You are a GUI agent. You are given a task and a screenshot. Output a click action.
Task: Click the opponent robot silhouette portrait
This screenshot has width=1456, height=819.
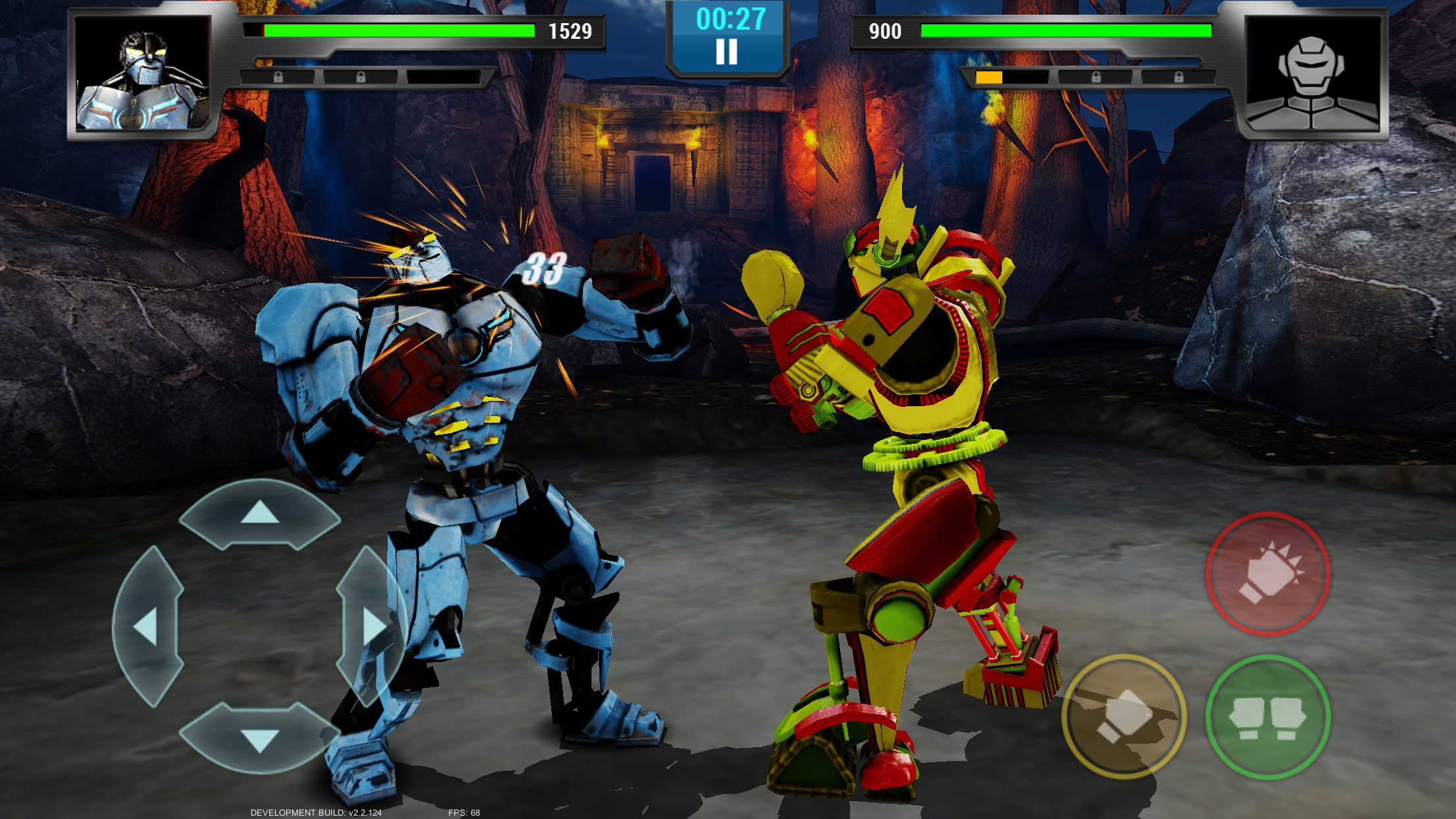click(1312, 74)
